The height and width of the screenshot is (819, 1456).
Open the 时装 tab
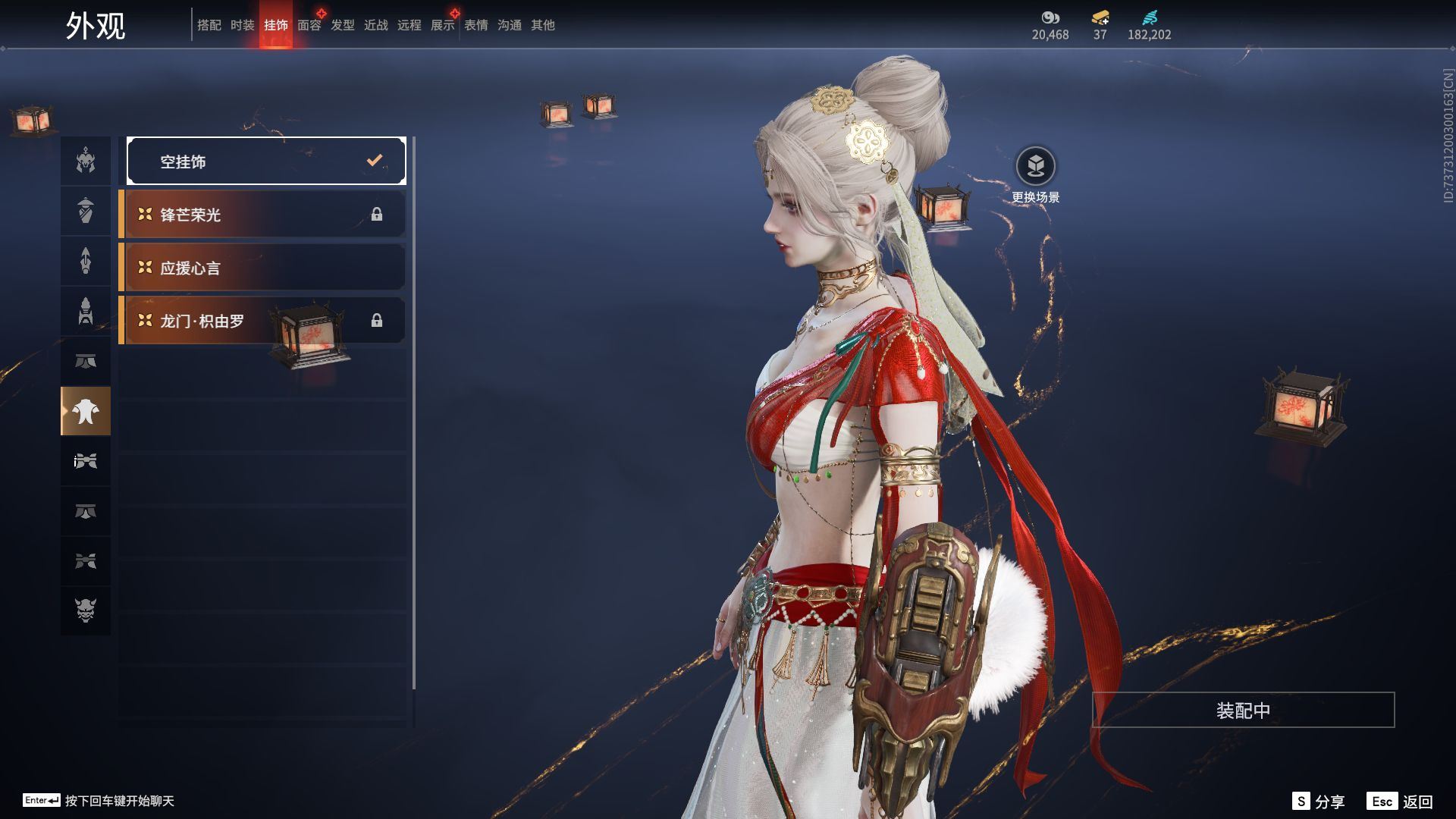pos(243,25)
